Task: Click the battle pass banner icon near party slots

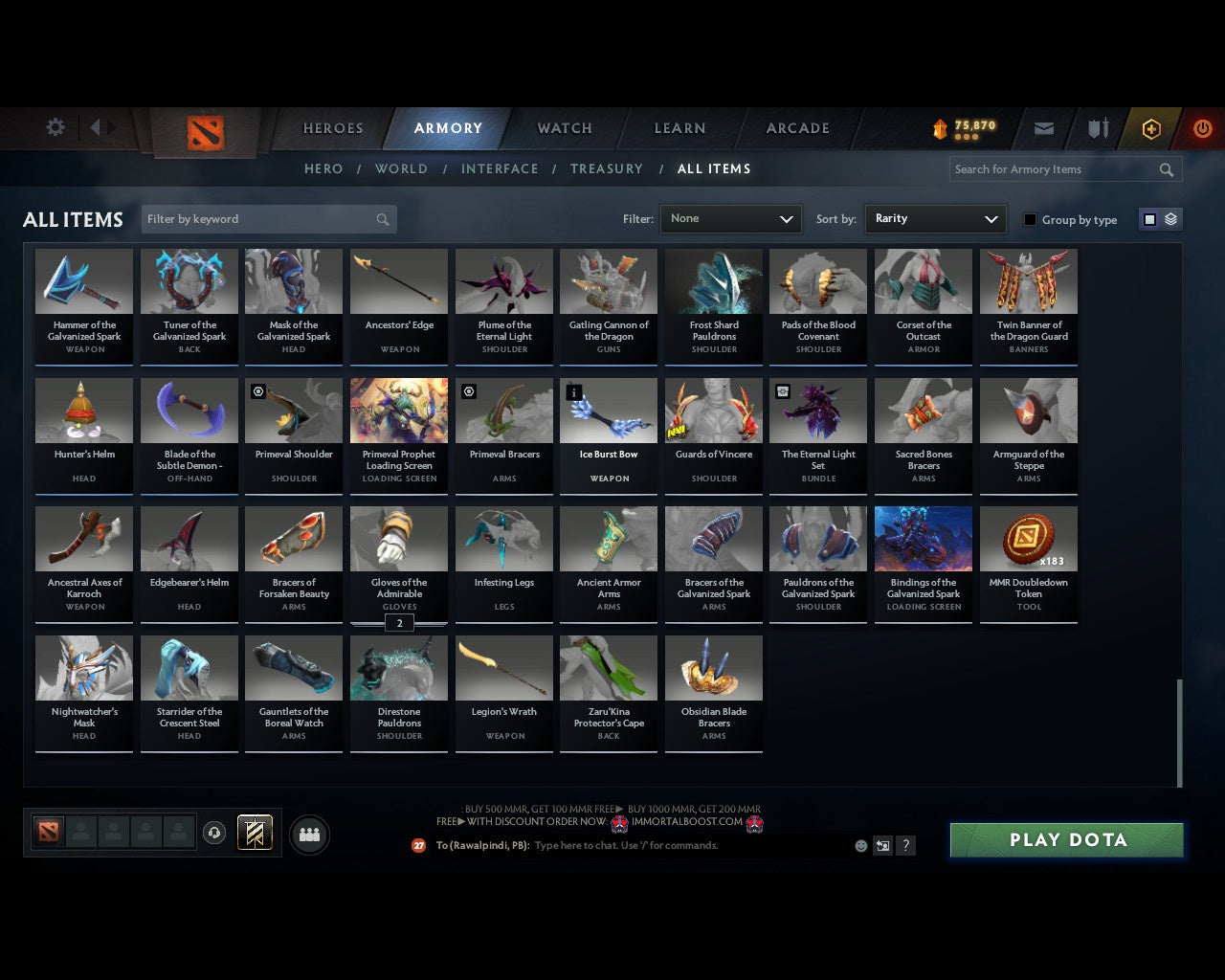Action: tap(255, 832)
